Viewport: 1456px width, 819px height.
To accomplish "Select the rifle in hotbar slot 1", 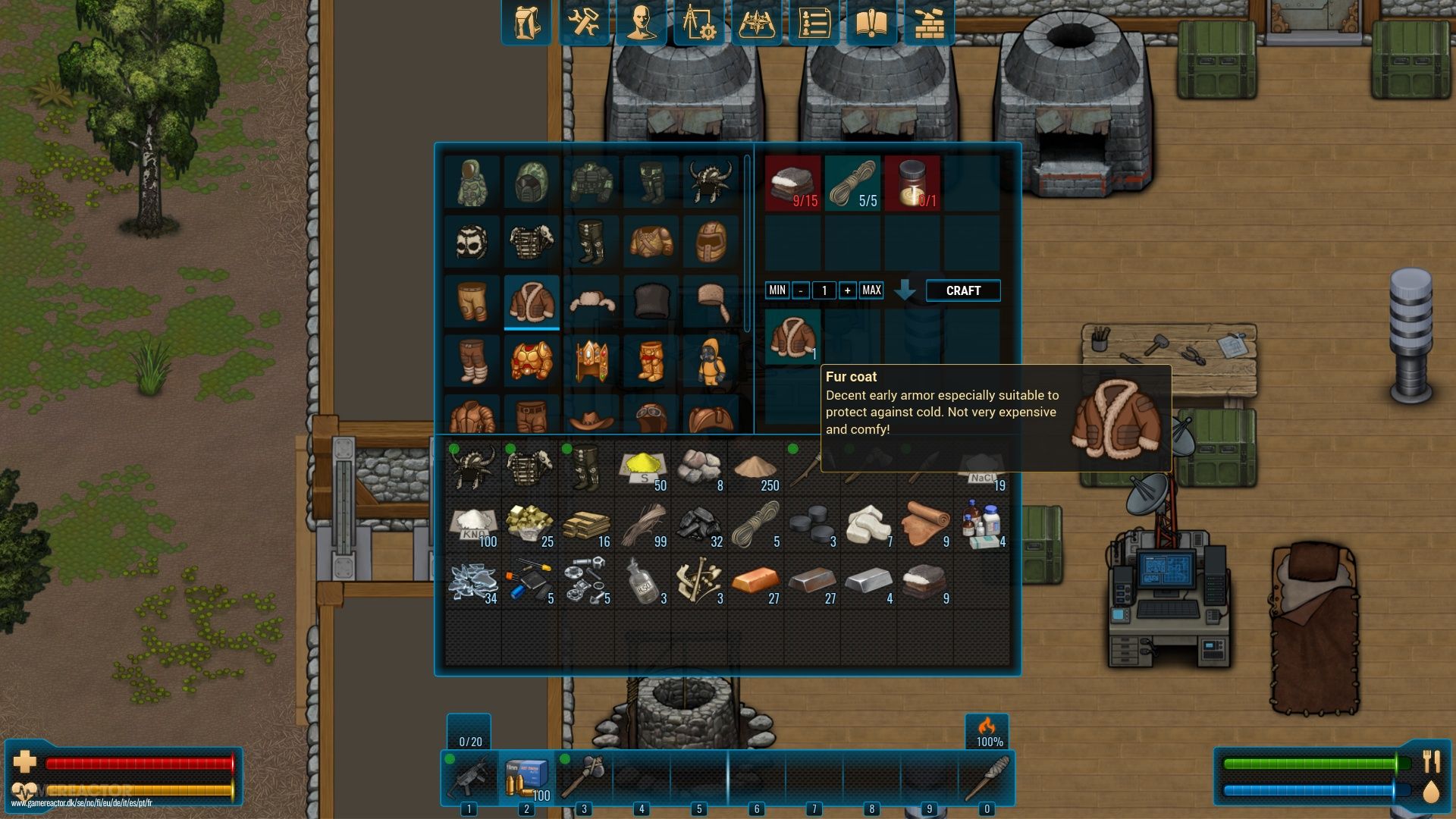I will point(469,779).
